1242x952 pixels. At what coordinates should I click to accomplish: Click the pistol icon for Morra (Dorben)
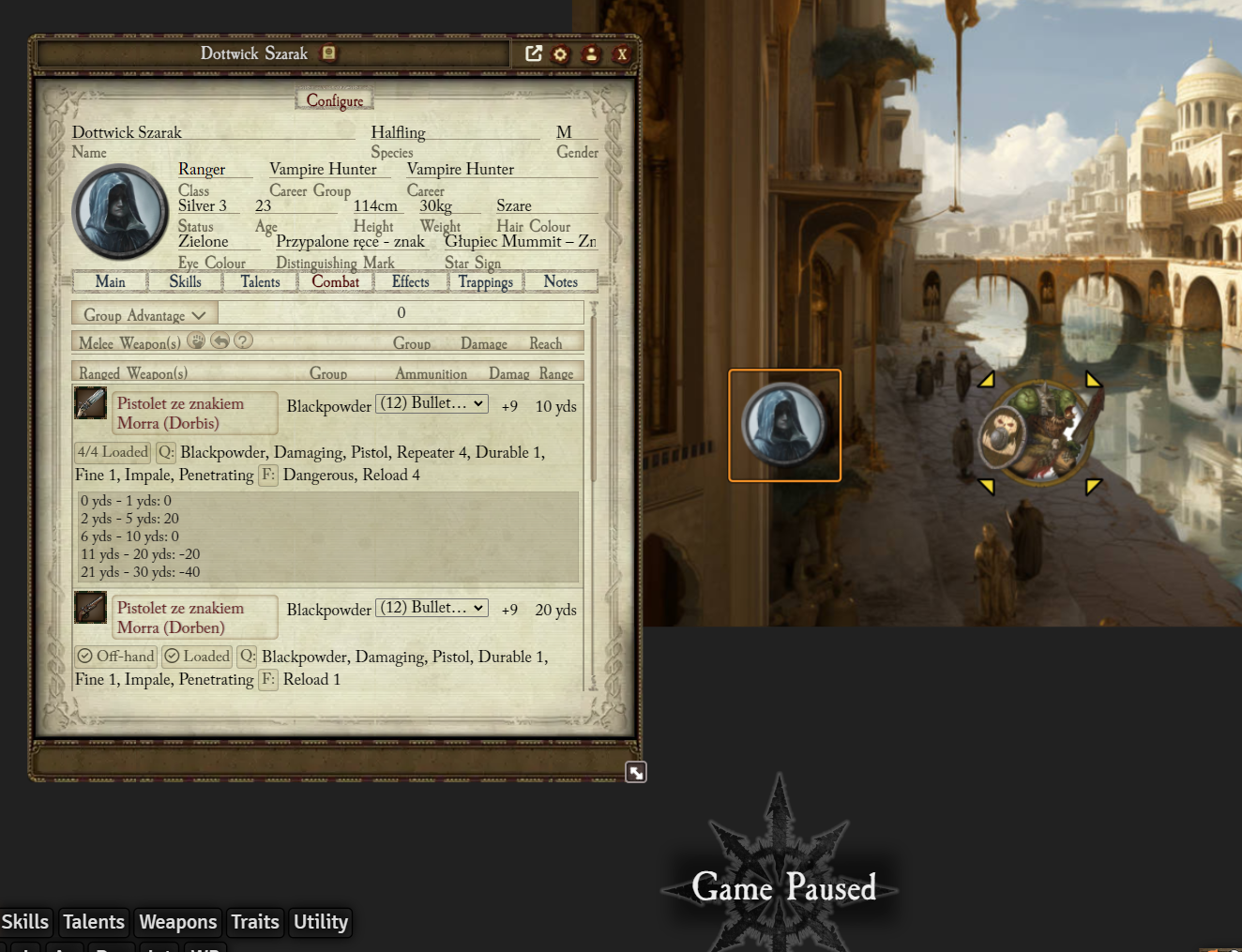(x=90, y=608)
